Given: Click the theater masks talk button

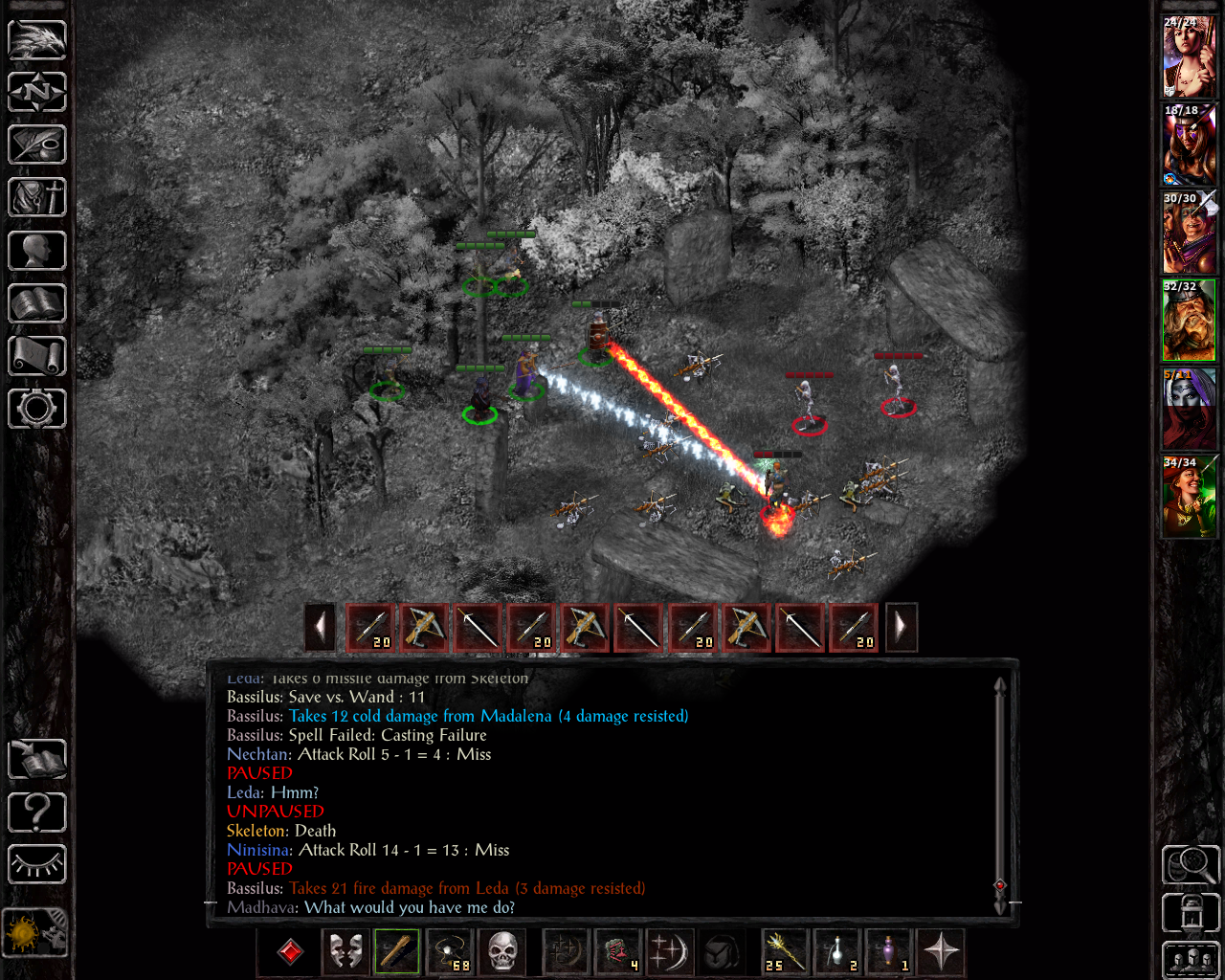Looking at the screenshot, I should [345, 952].
